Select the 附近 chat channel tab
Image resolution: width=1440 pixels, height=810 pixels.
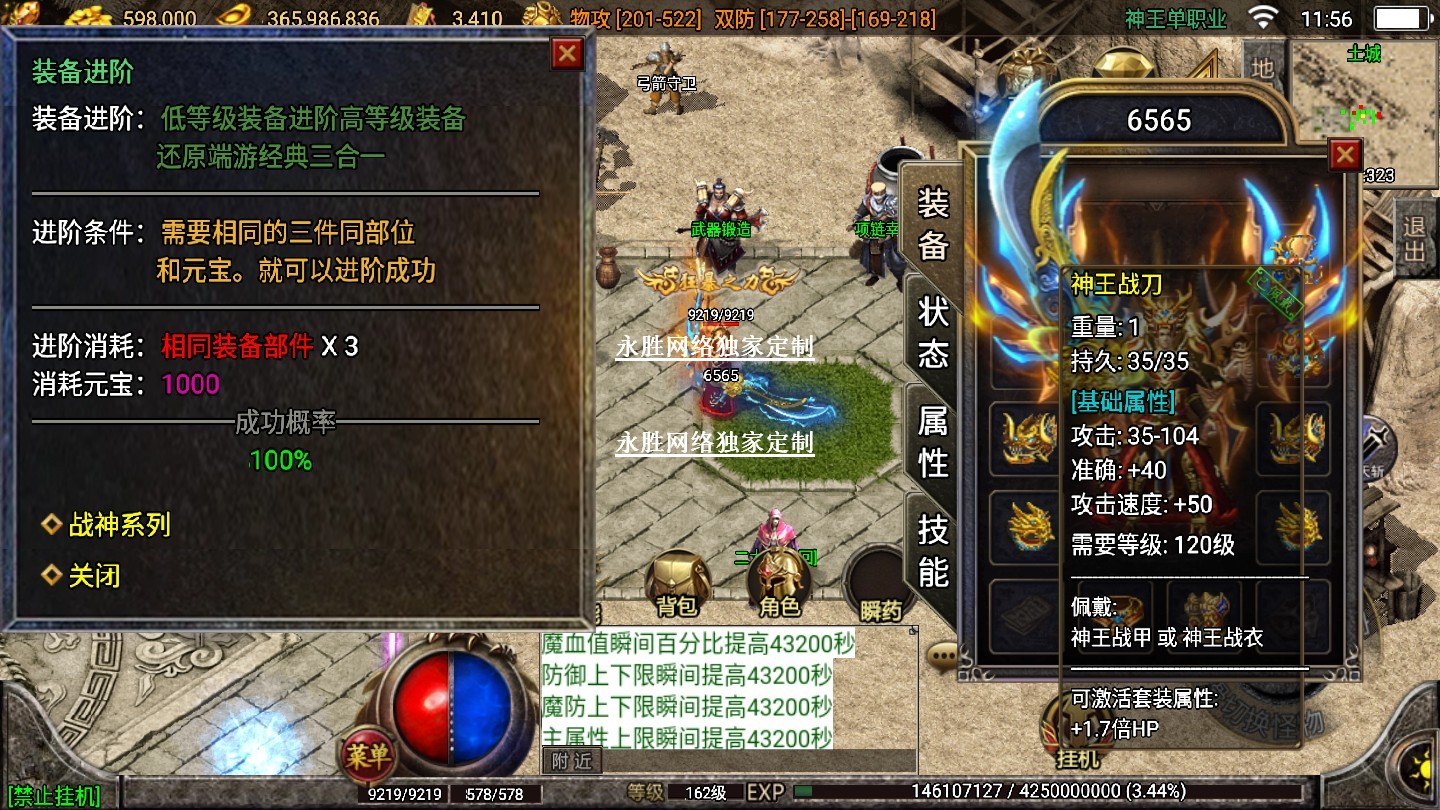[x=572, y=760]
